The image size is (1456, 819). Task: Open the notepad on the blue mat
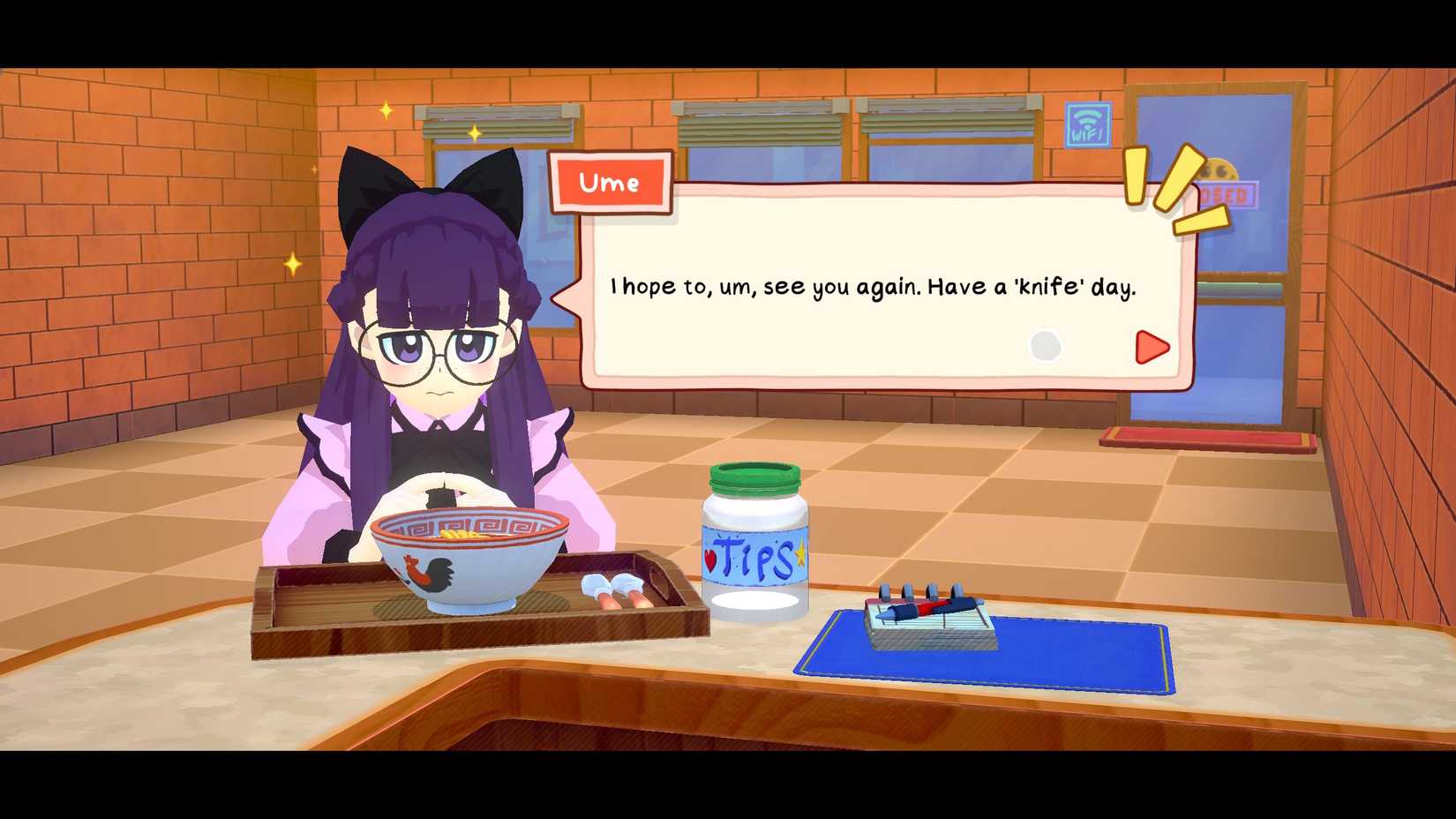pyautogui.click(x=928, y=627)
